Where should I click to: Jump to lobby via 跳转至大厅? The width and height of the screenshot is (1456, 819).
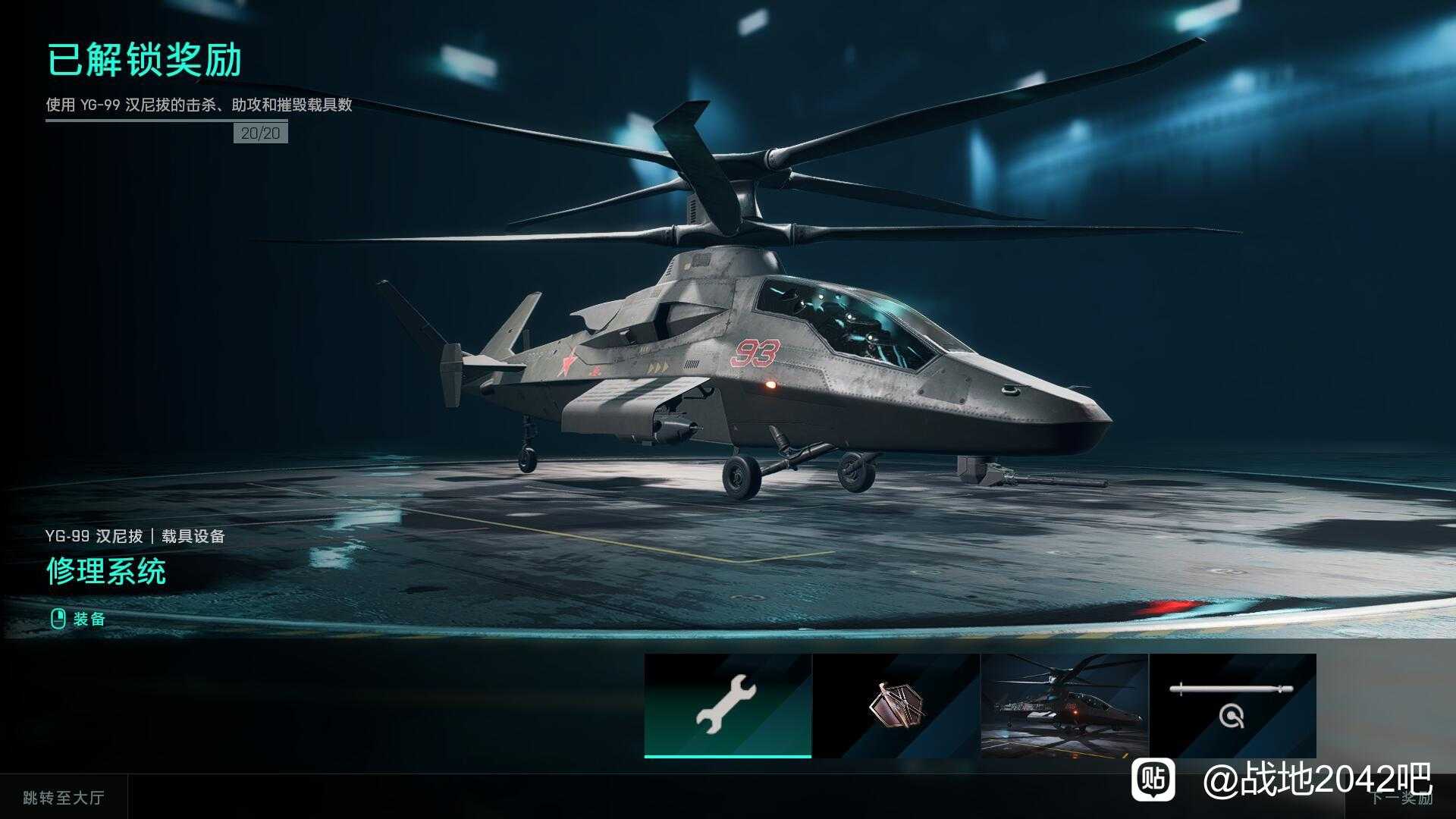(x=64, y=797)
